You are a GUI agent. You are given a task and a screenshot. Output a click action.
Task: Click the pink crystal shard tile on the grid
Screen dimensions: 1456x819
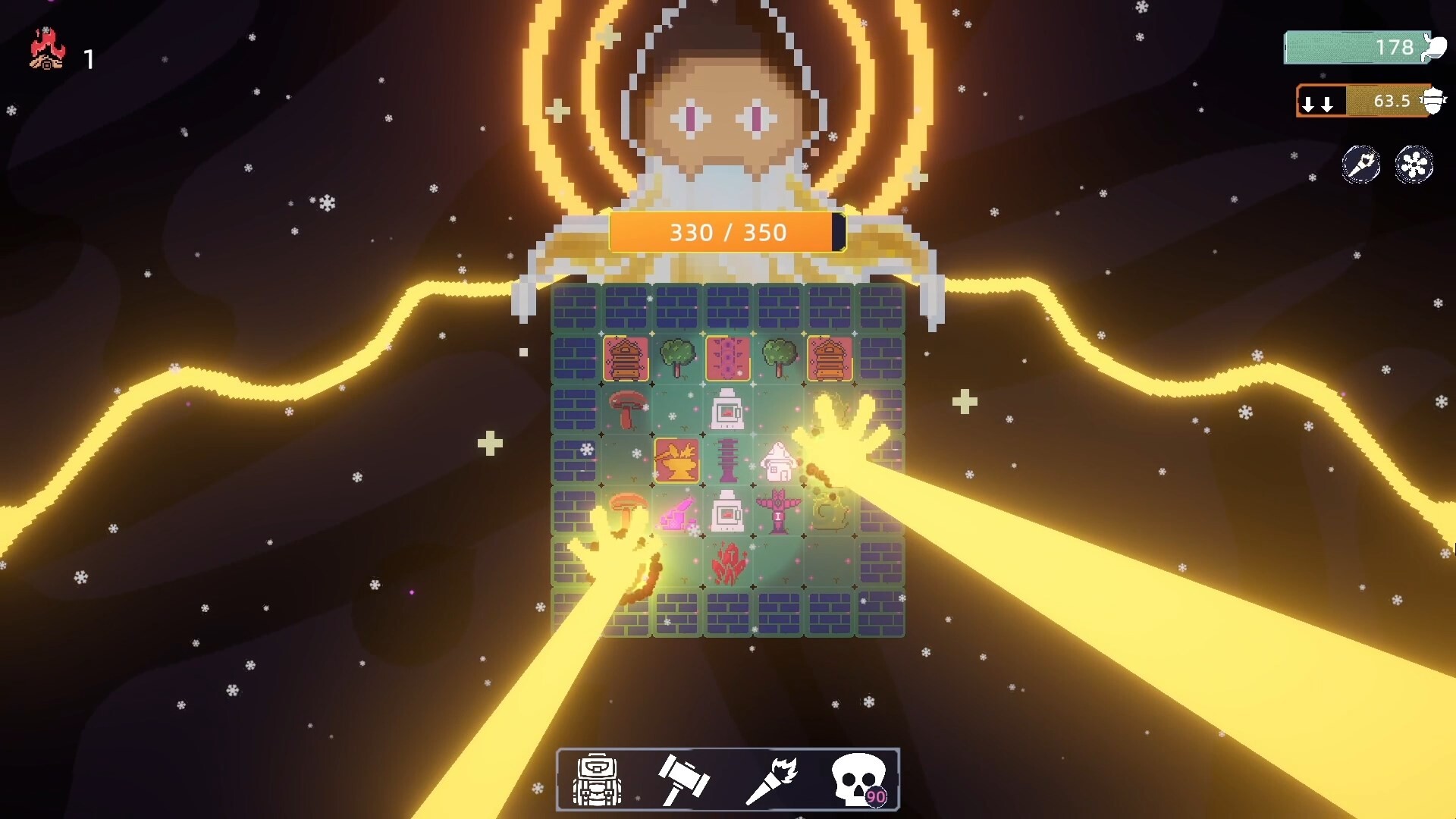[x=679, y=513]
